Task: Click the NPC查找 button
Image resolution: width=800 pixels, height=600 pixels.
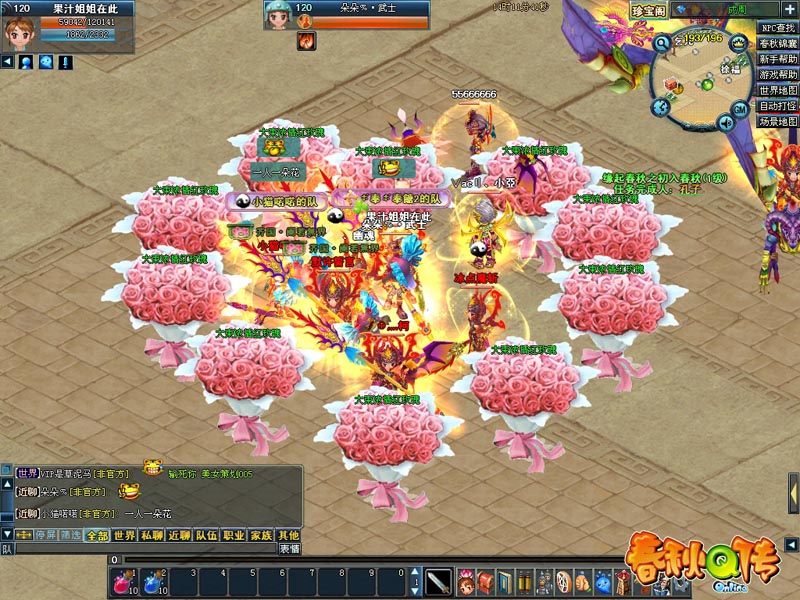Action: click(778, 29)
